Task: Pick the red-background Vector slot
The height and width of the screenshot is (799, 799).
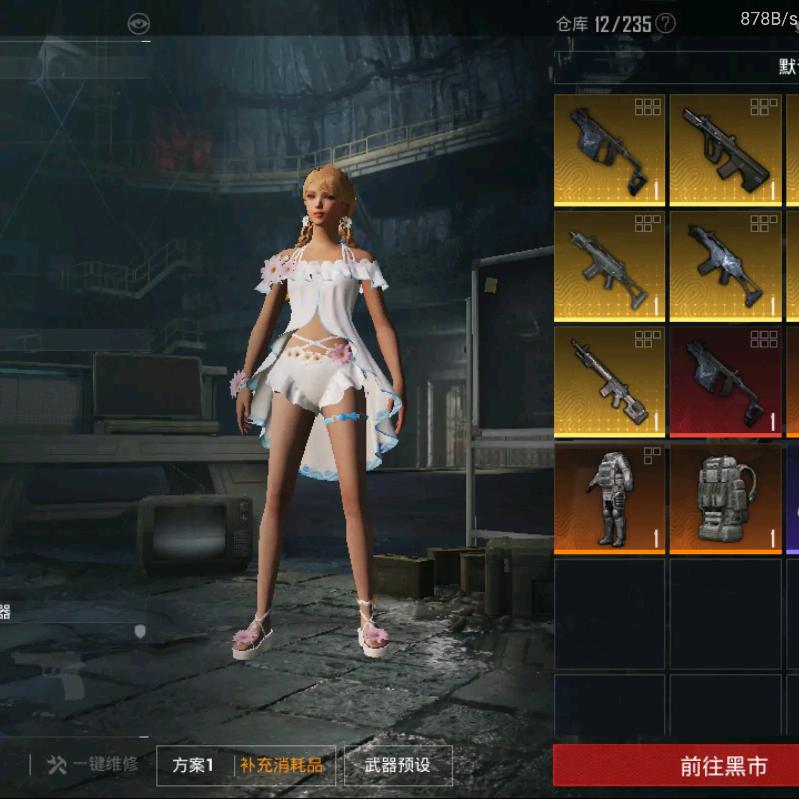Action: click(725, 381)
